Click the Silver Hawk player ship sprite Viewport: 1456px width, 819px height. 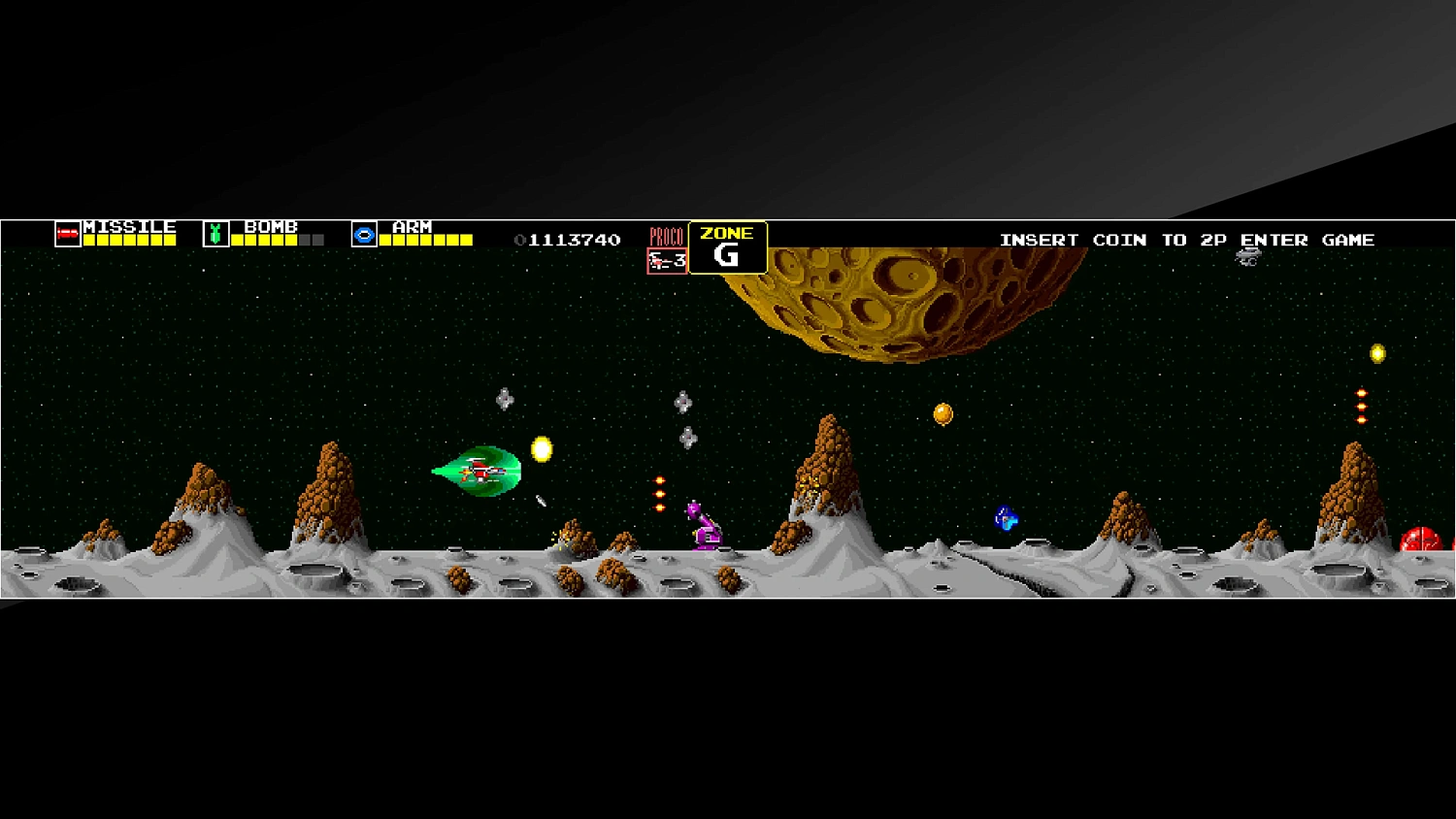pos(482,471)
